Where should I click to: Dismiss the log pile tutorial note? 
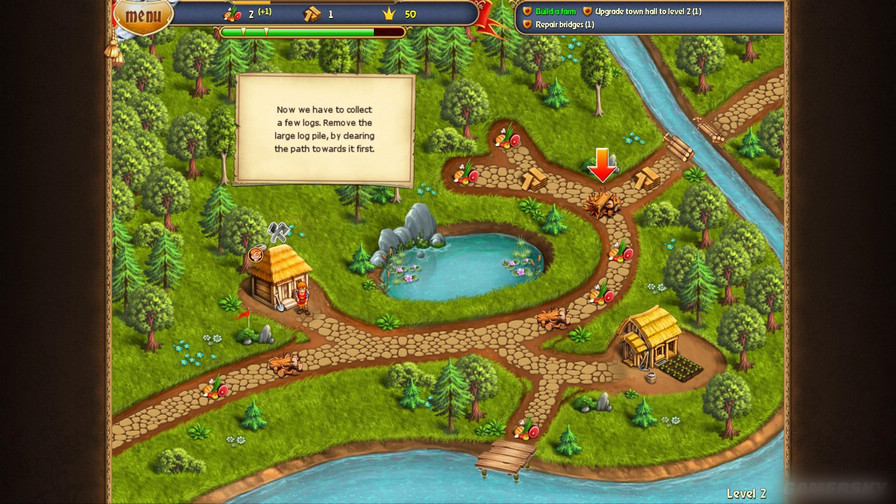325,128
